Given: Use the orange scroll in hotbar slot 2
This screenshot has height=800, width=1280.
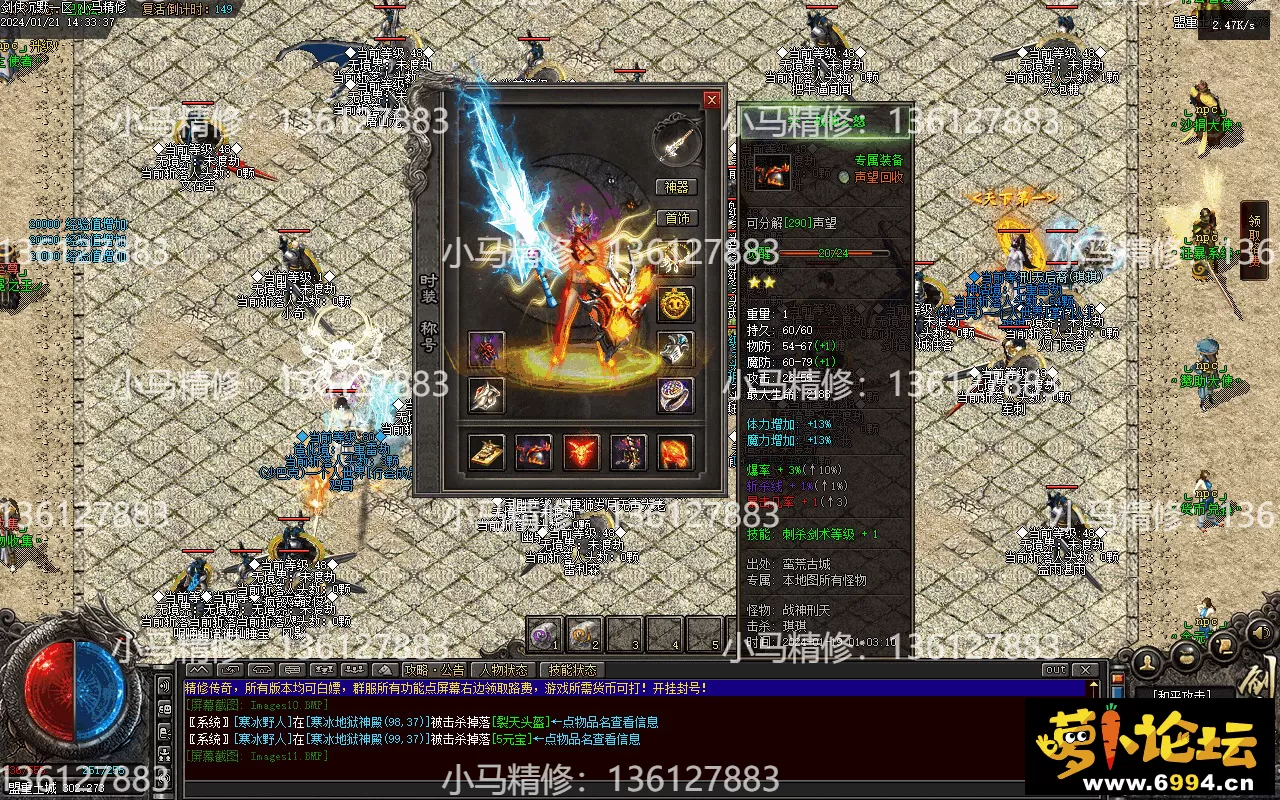Looking at the screenshot, I should point(585,633).
